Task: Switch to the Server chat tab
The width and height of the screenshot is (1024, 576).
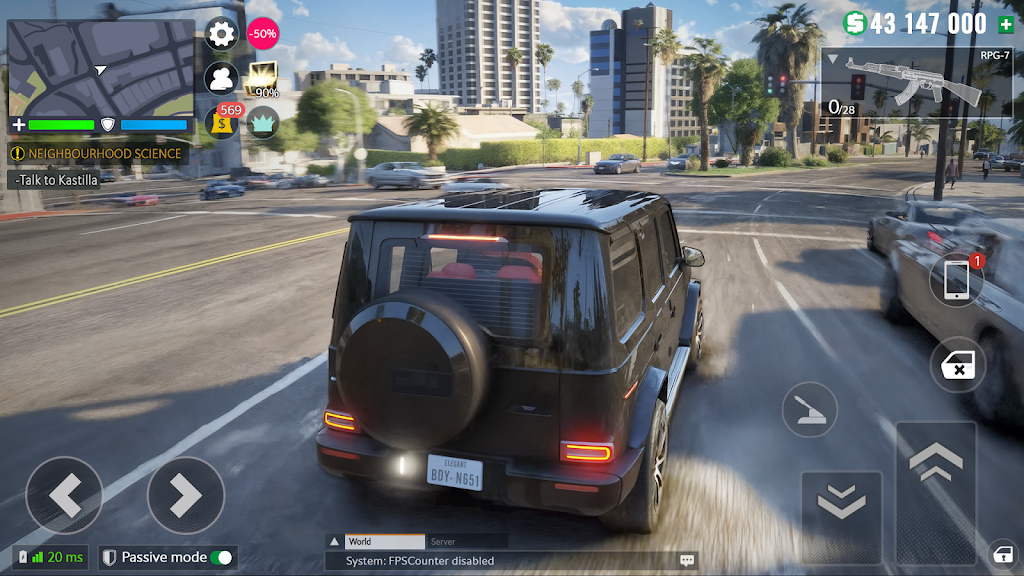Action: click(443, 541)
